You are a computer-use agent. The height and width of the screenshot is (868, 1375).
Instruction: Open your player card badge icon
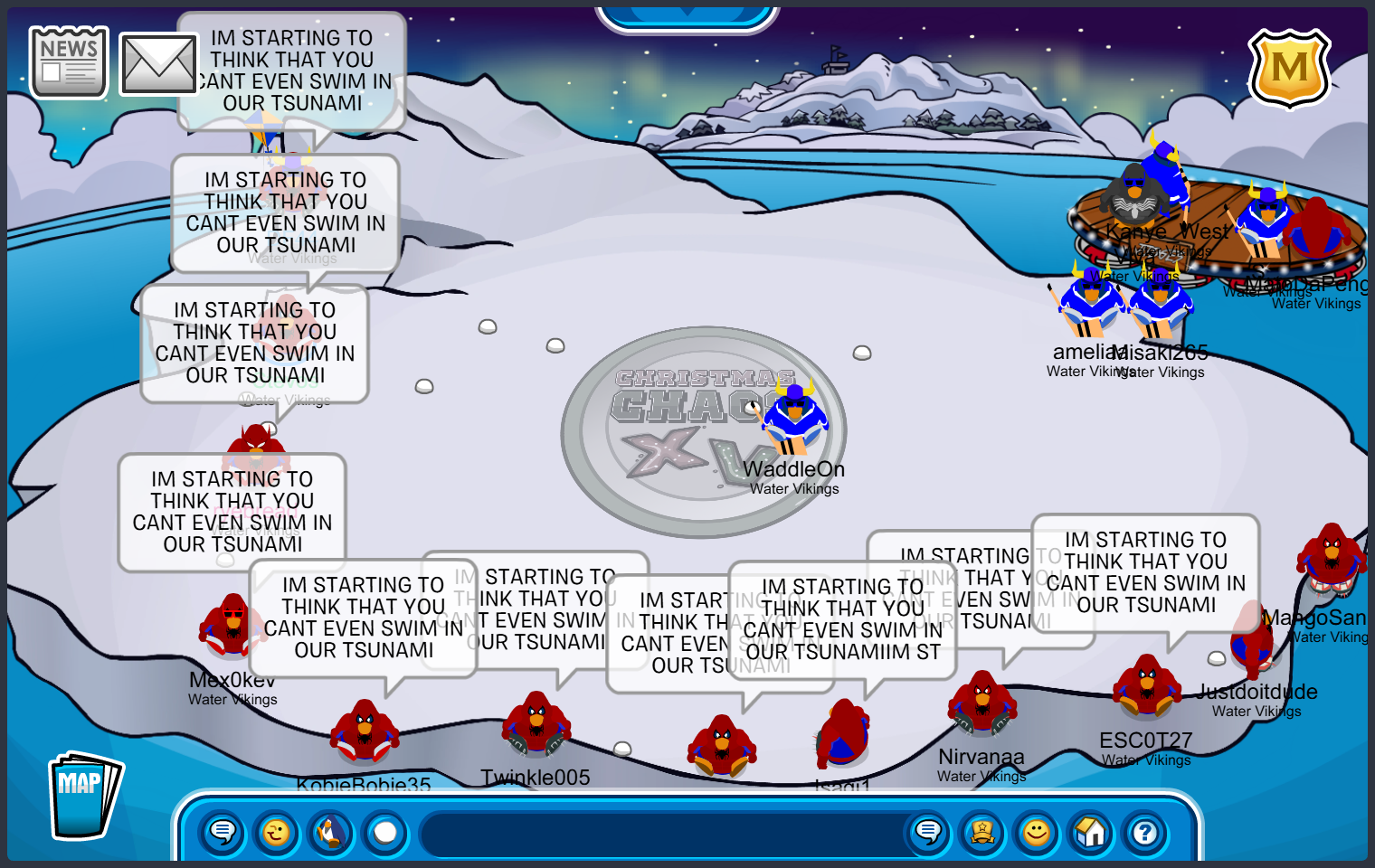[x=982, y=832]
